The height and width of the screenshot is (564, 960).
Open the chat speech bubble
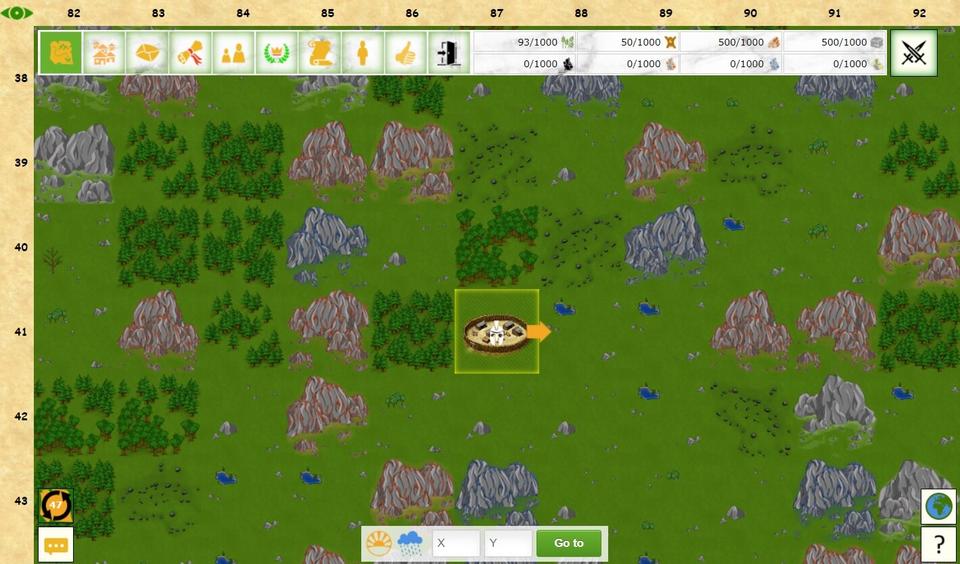coord(56,545)
